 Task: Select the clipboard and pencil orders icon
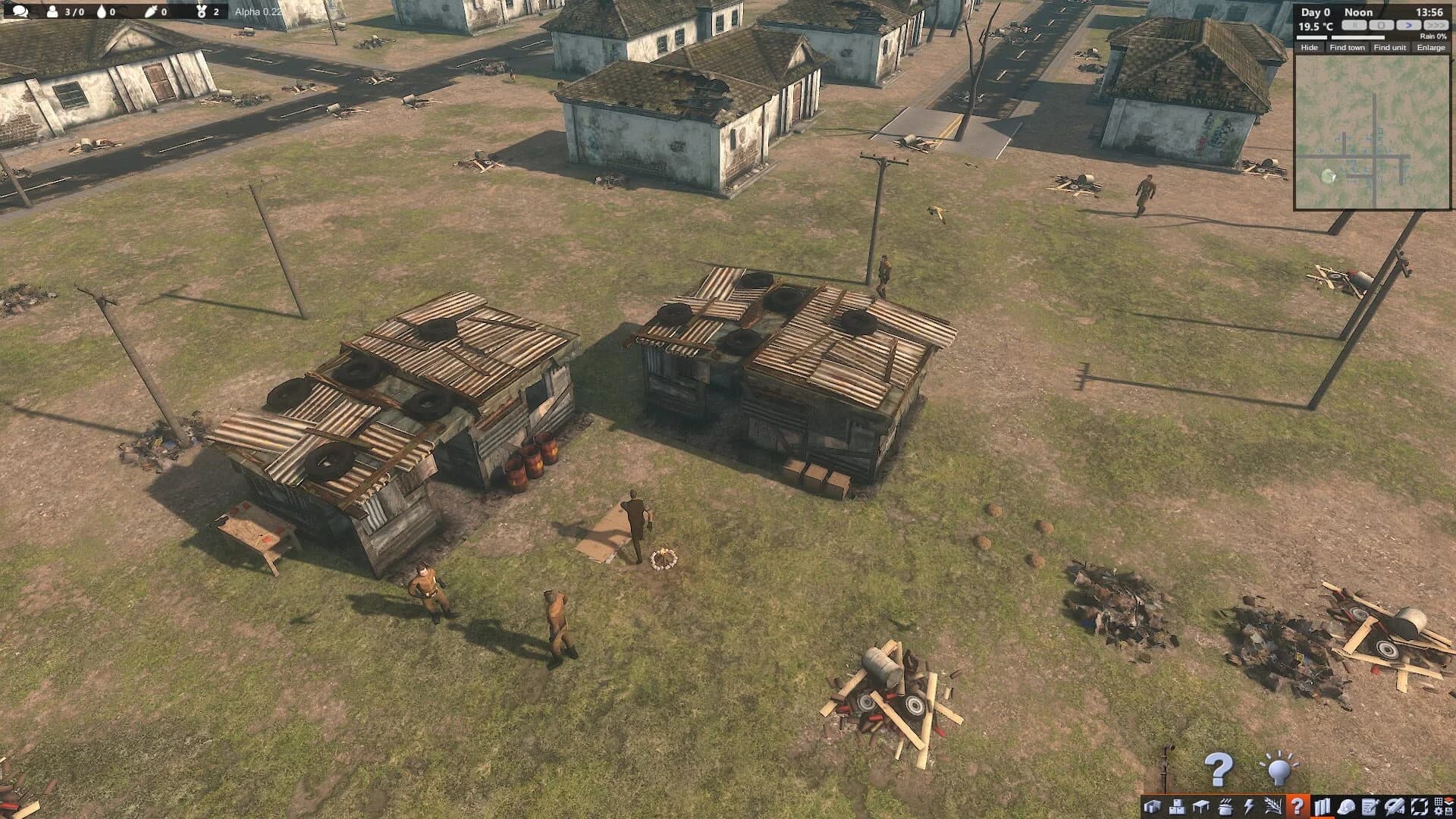click(x=1370, y=805)
